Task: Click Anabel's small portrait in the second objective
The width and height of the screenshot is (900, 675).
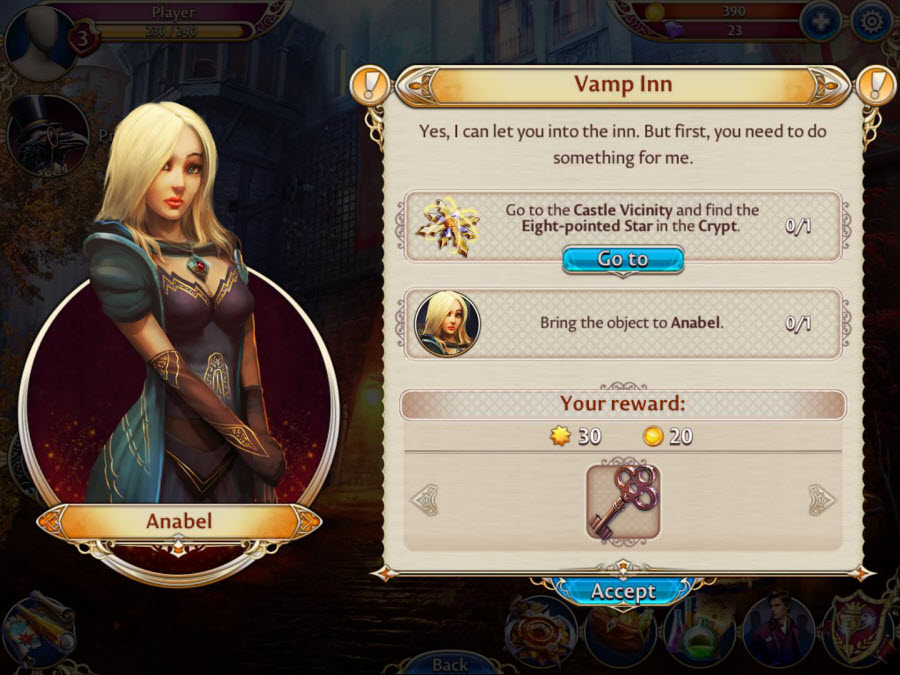Action: click(x=447, y=324)
